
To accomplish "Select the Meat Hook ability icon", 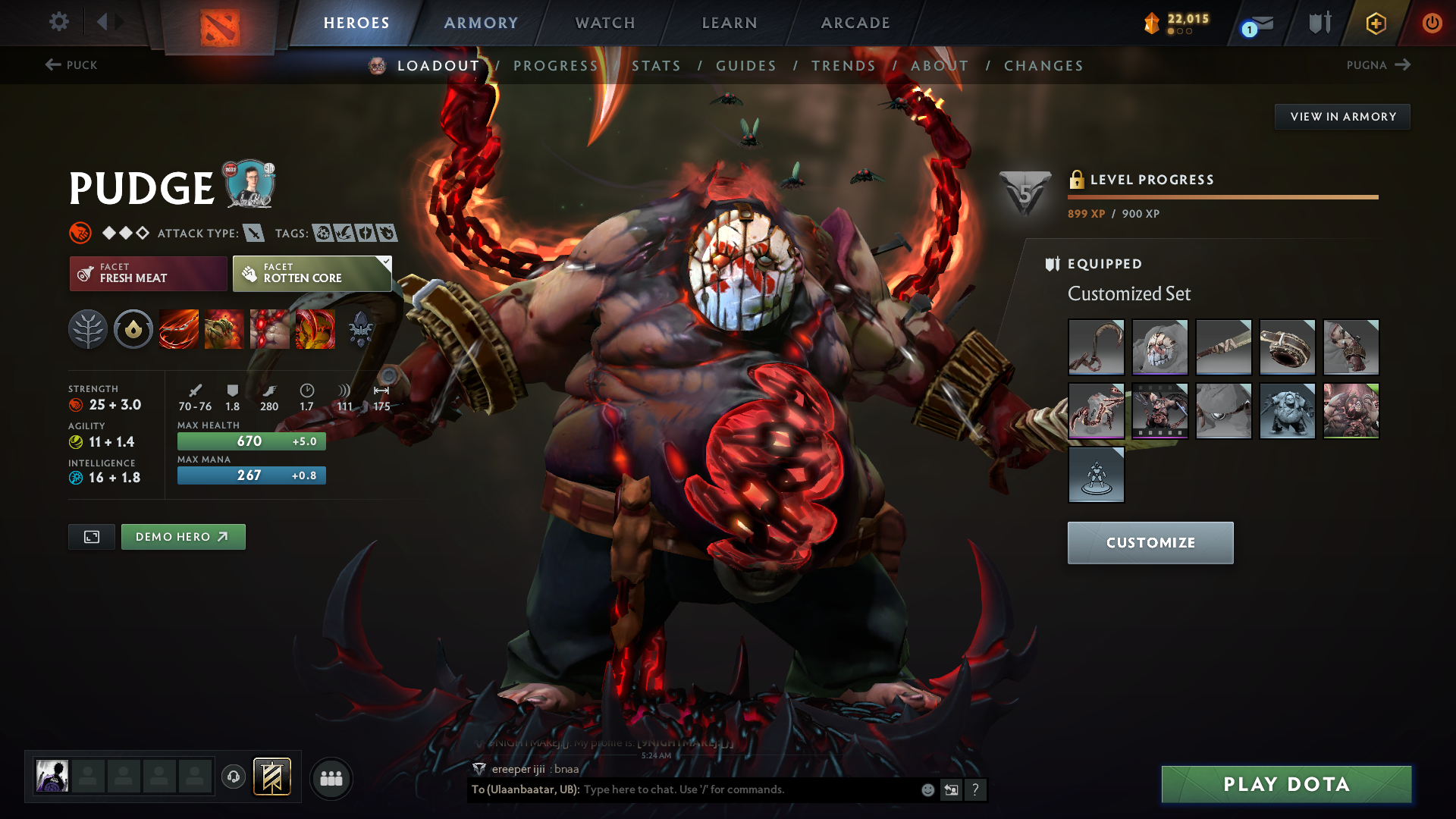I will (x=179, y=329).
